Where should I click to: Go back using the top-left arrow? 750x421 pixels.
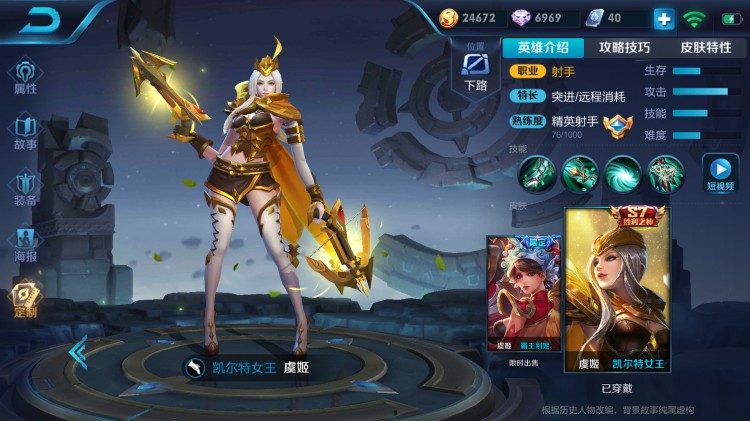[x=40, y=19]
